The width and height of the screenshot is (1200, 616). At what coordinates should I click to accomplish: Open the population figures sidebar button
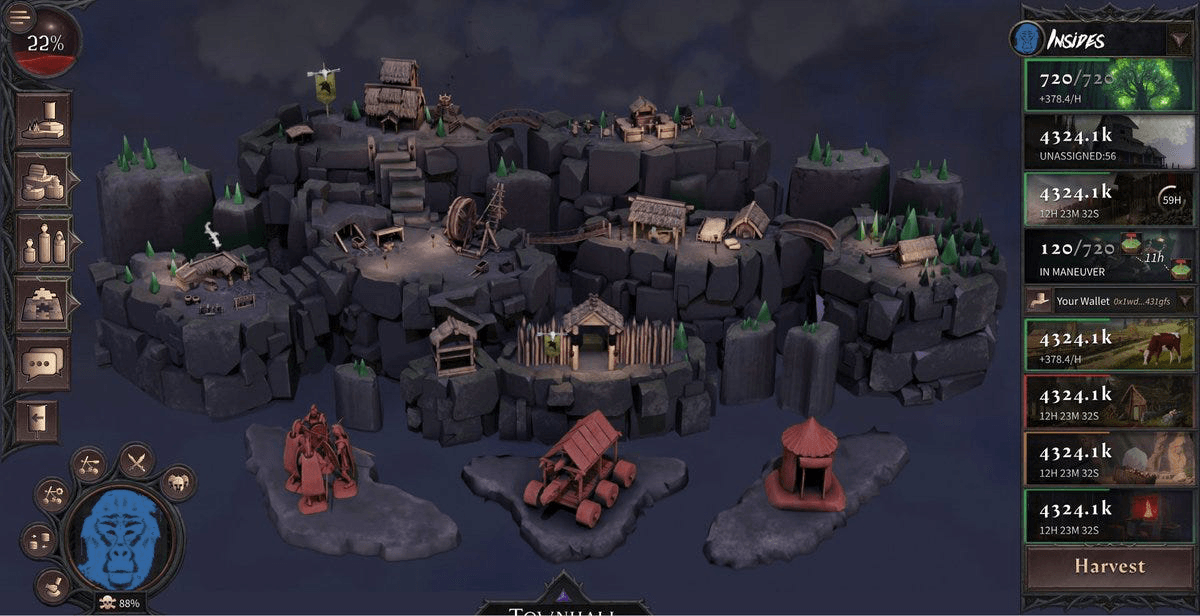point(43,243)
